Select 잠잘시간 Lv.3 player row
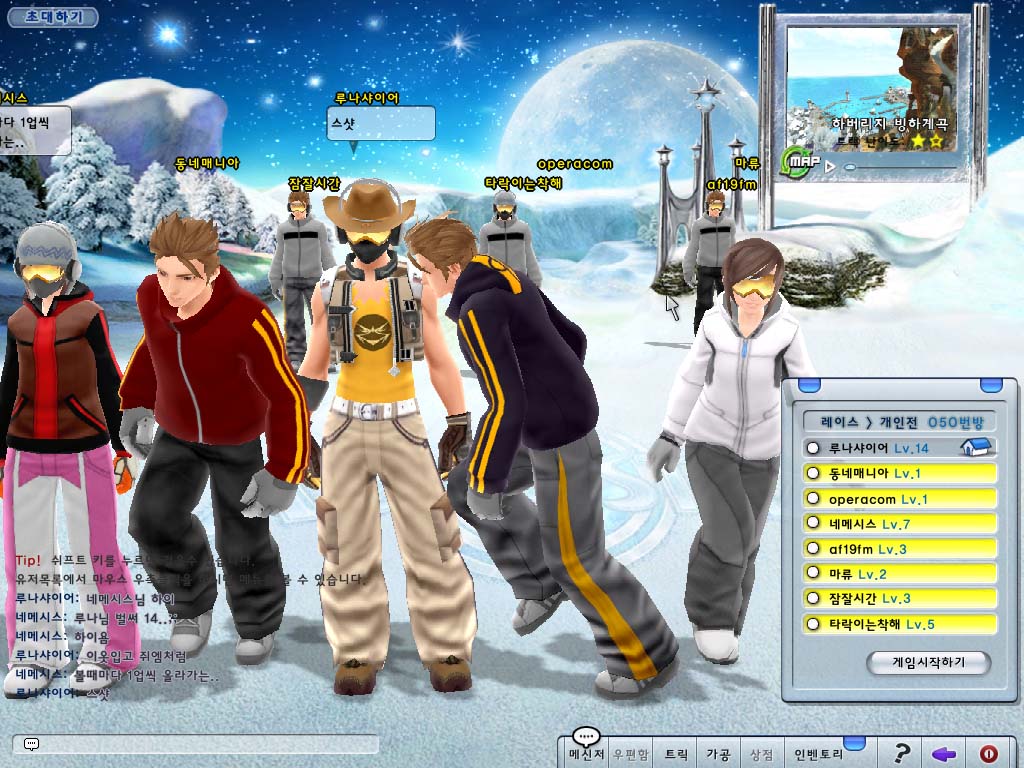 tap(899, 598)
